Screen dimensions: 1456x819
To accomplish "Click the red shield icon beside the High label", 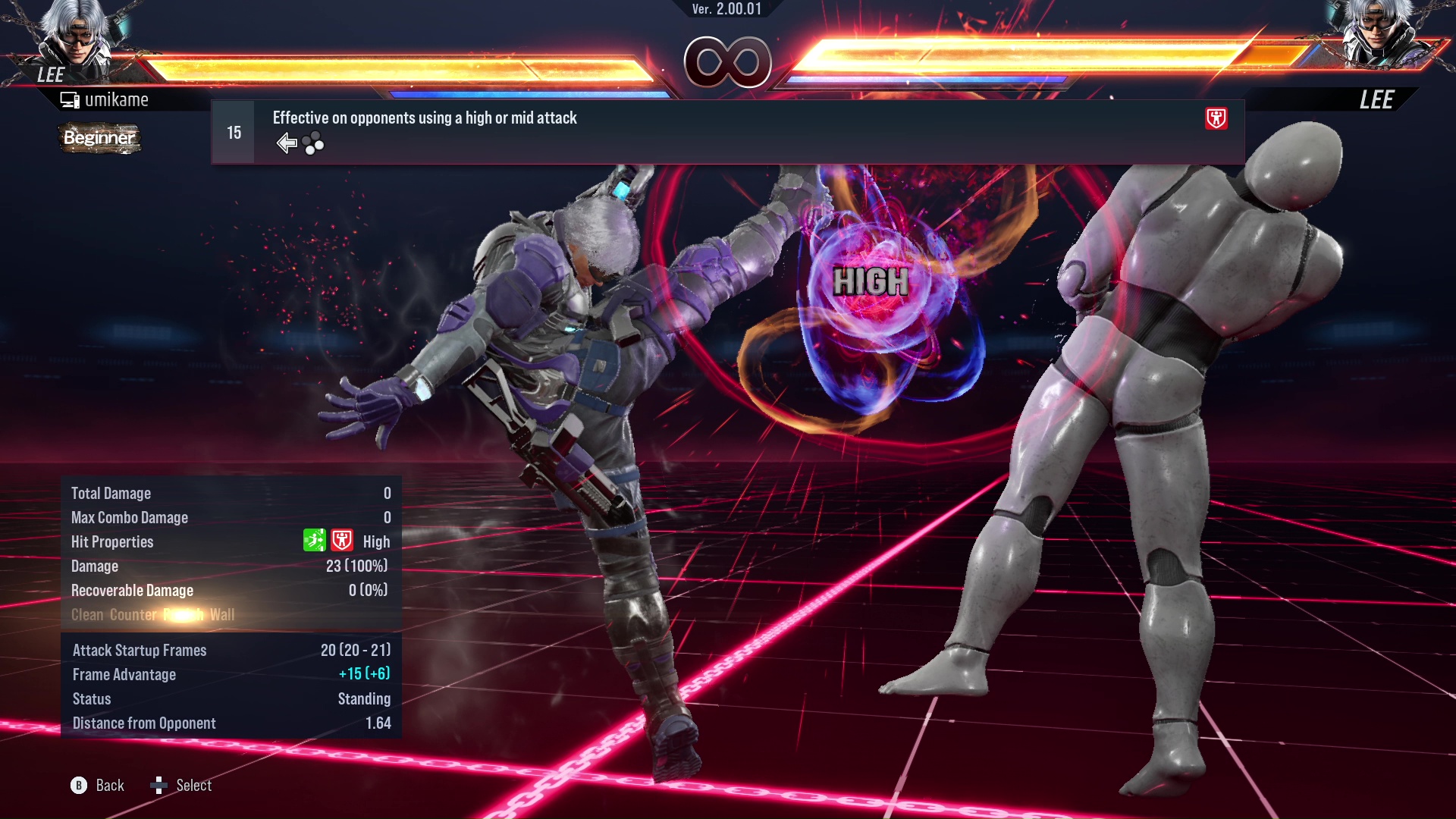I will tap(342, 541).
